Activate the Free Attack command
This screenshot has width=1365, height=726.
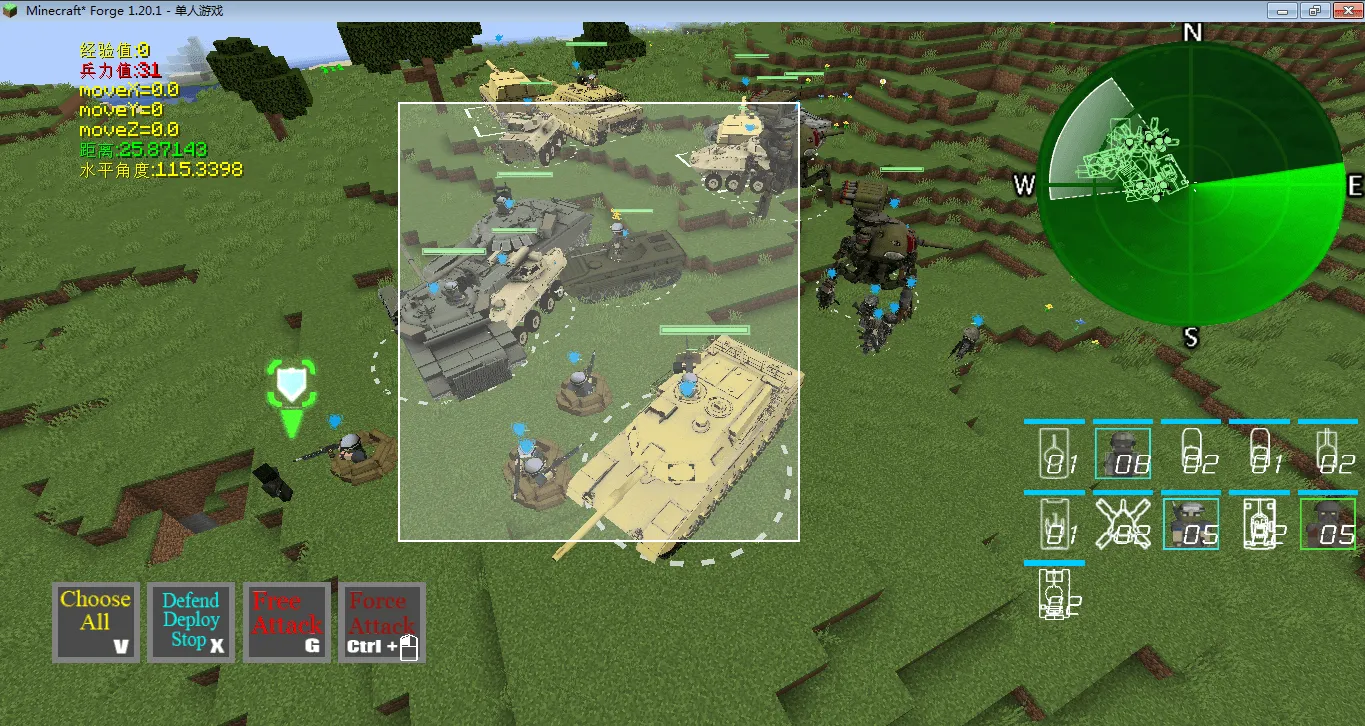(286, 621)
